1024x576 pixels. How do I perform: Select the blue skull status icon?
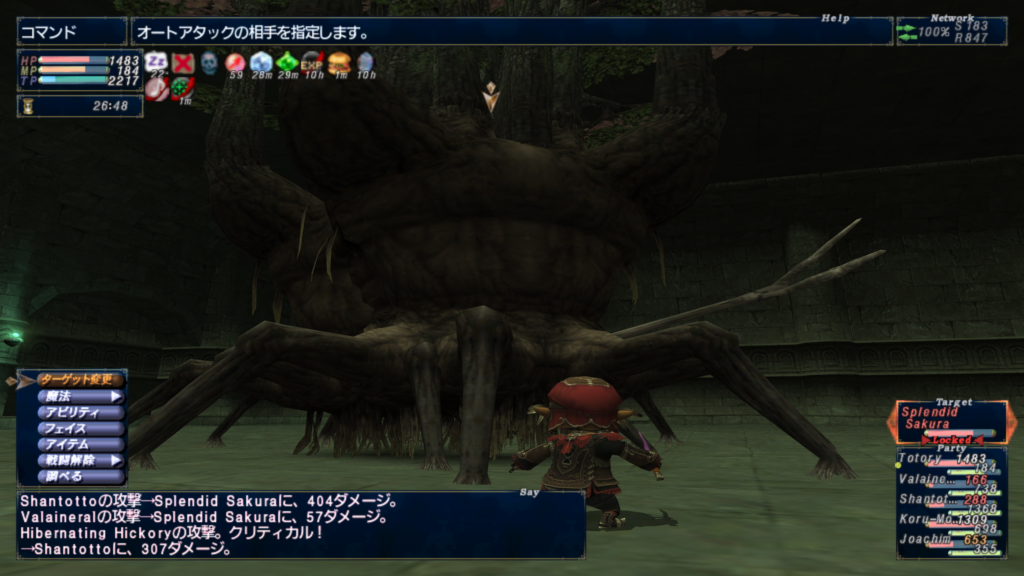209,63
